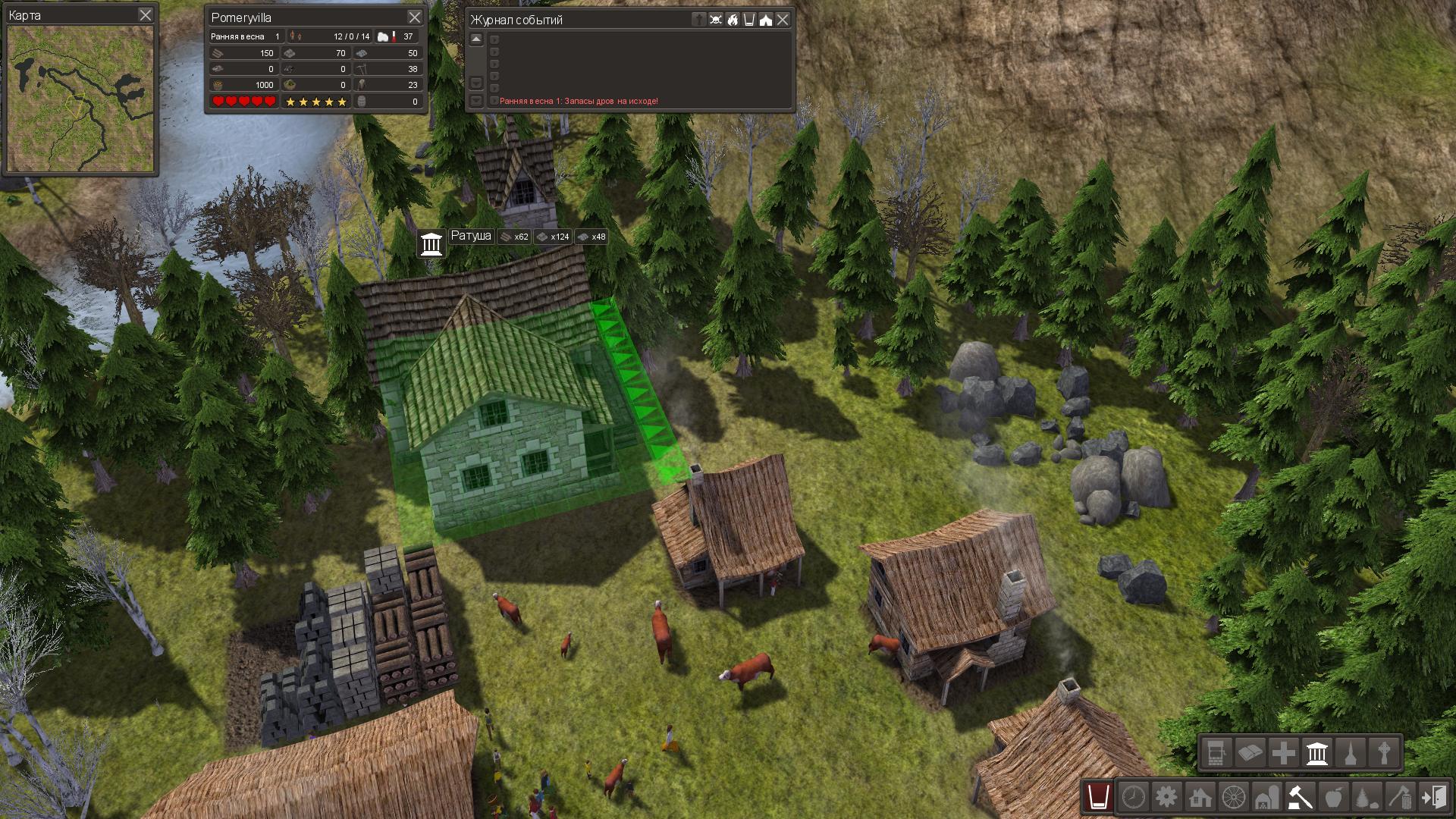Open the apple food production menu
This screenshot has height=819, width=1456.
click(1333, 797)
